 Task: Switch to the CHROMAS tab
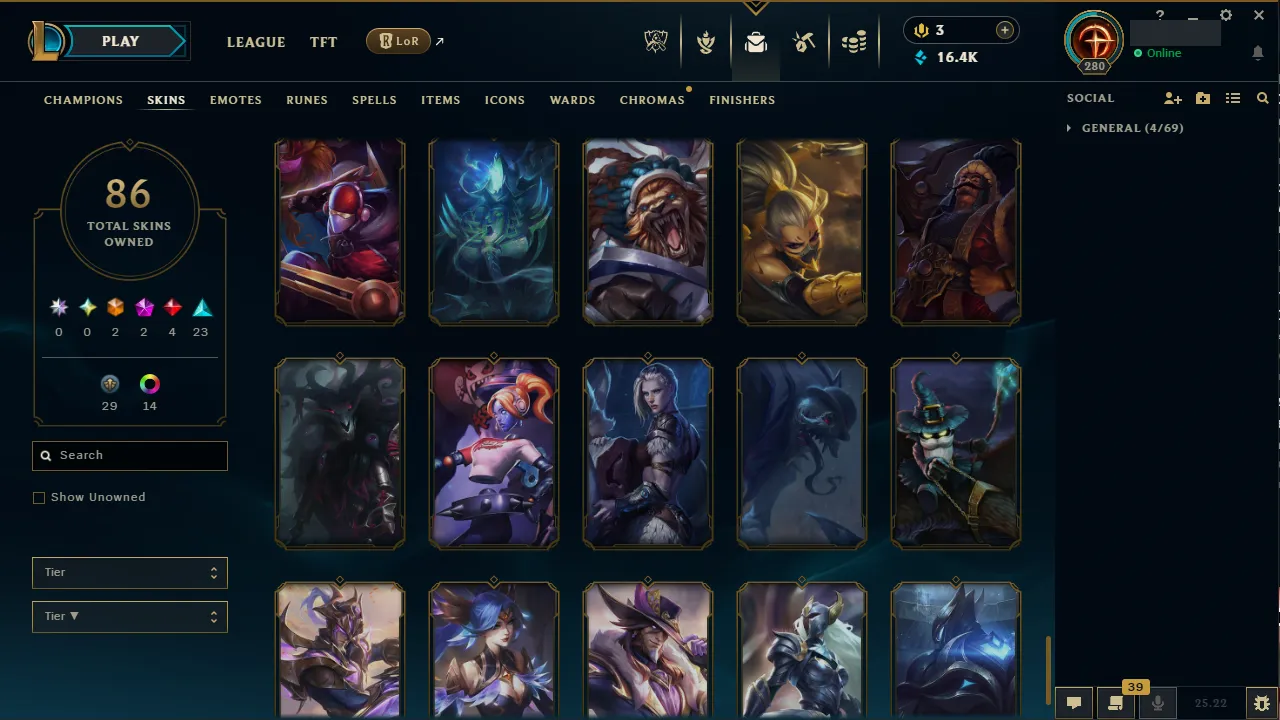pyautogui.click(x=652, y=100)
